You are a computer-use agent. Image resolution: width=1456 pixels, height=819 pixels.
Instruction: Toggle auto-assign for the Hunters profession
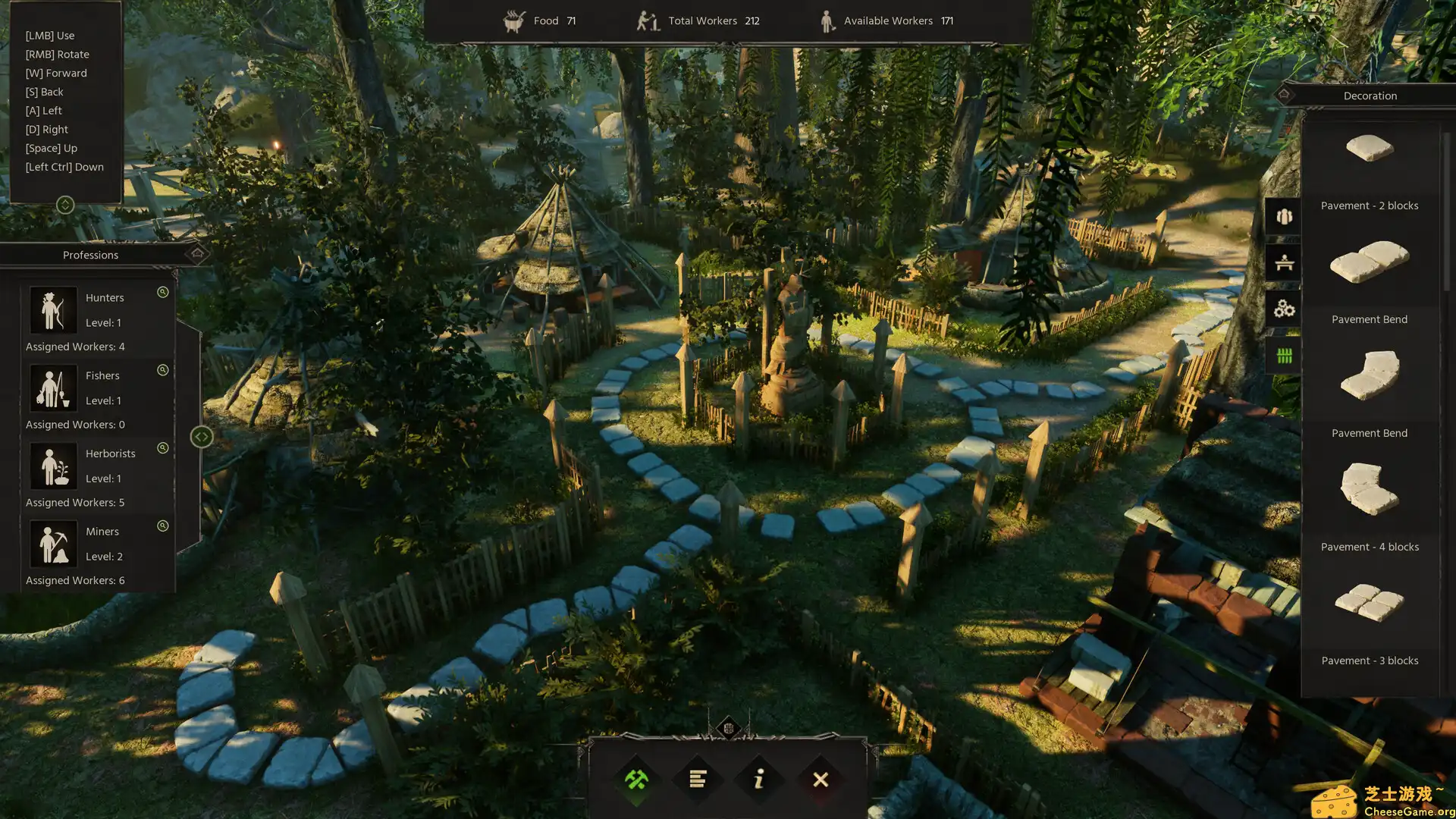(162, 292)
